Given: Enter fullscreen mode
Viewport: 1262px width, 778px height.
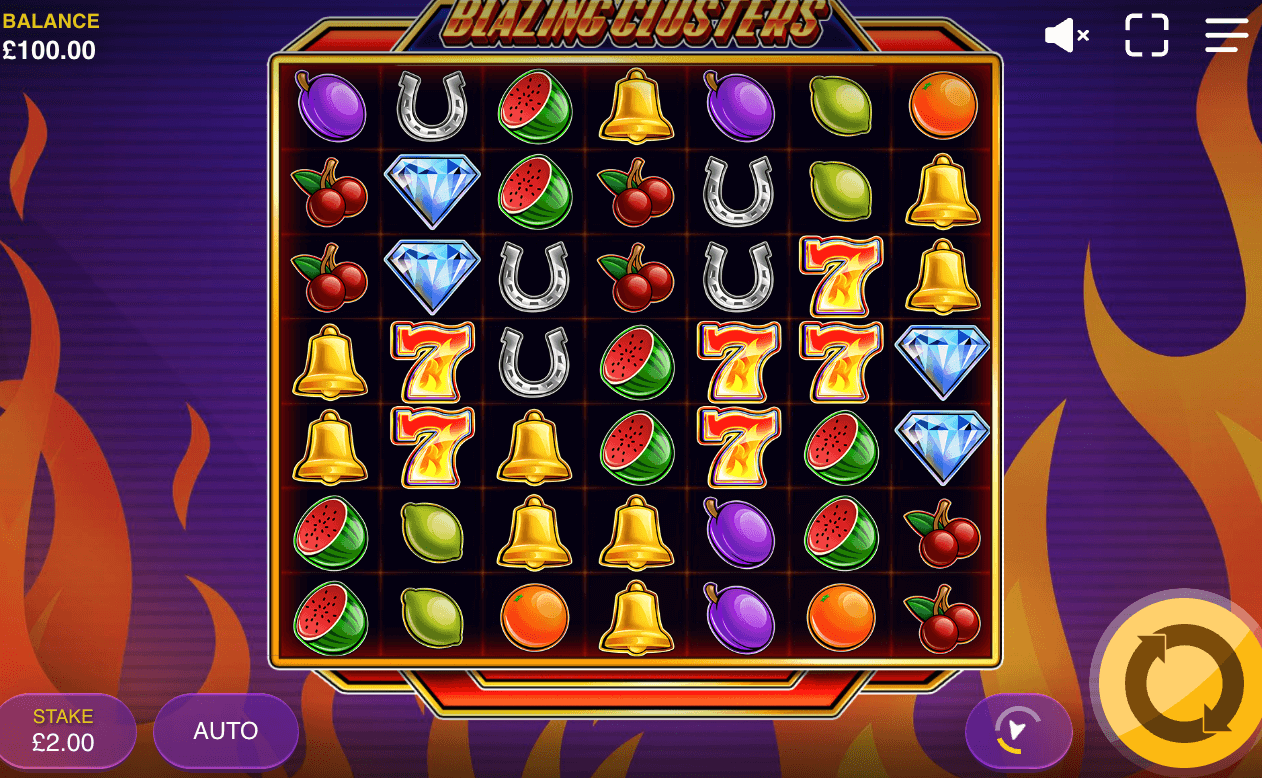Looking at the screenshot, I should pos(1146,36).
